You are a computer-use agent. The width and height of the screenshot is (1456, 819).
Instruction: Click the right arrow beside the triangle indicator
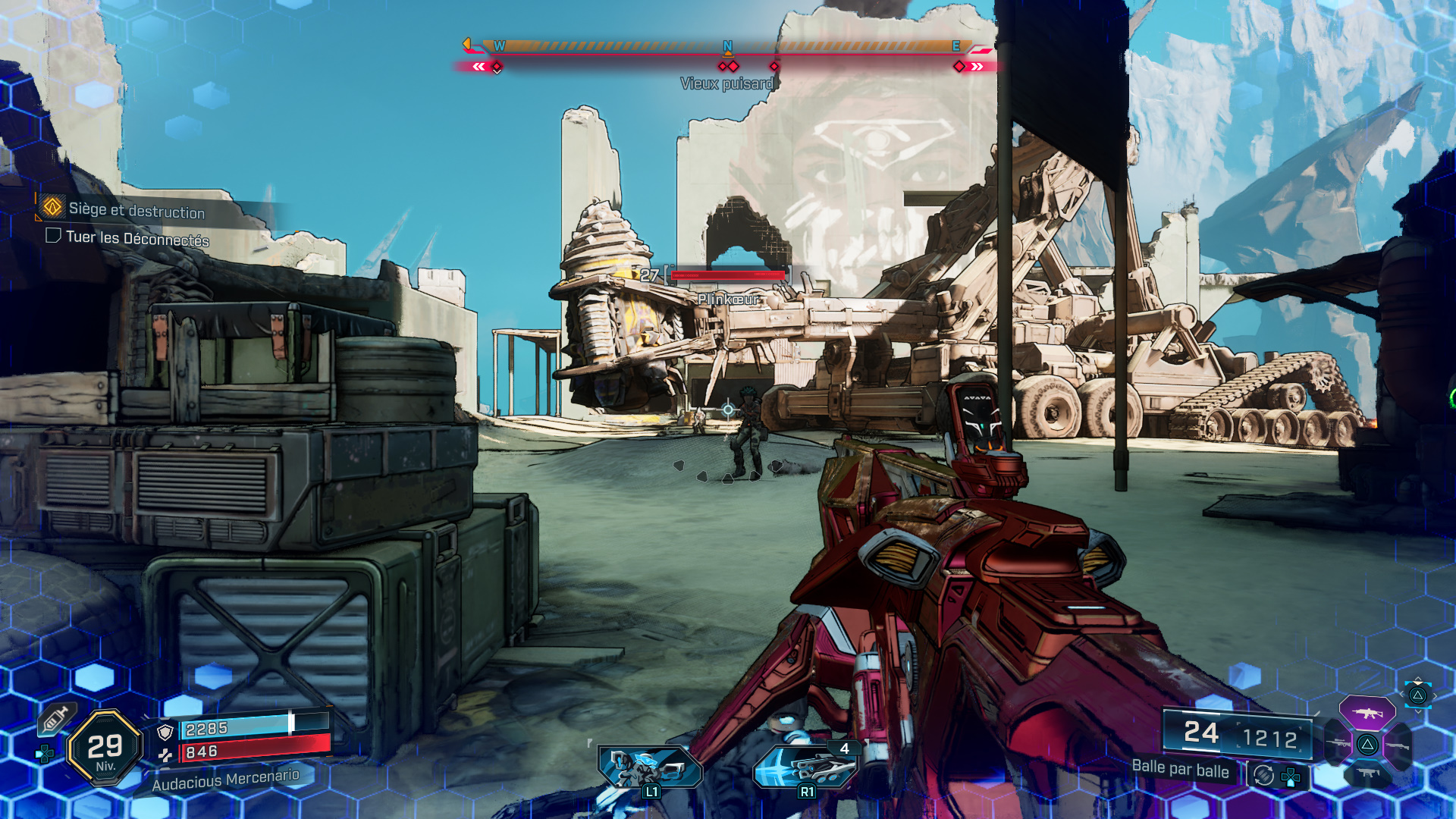point(1436,696)
